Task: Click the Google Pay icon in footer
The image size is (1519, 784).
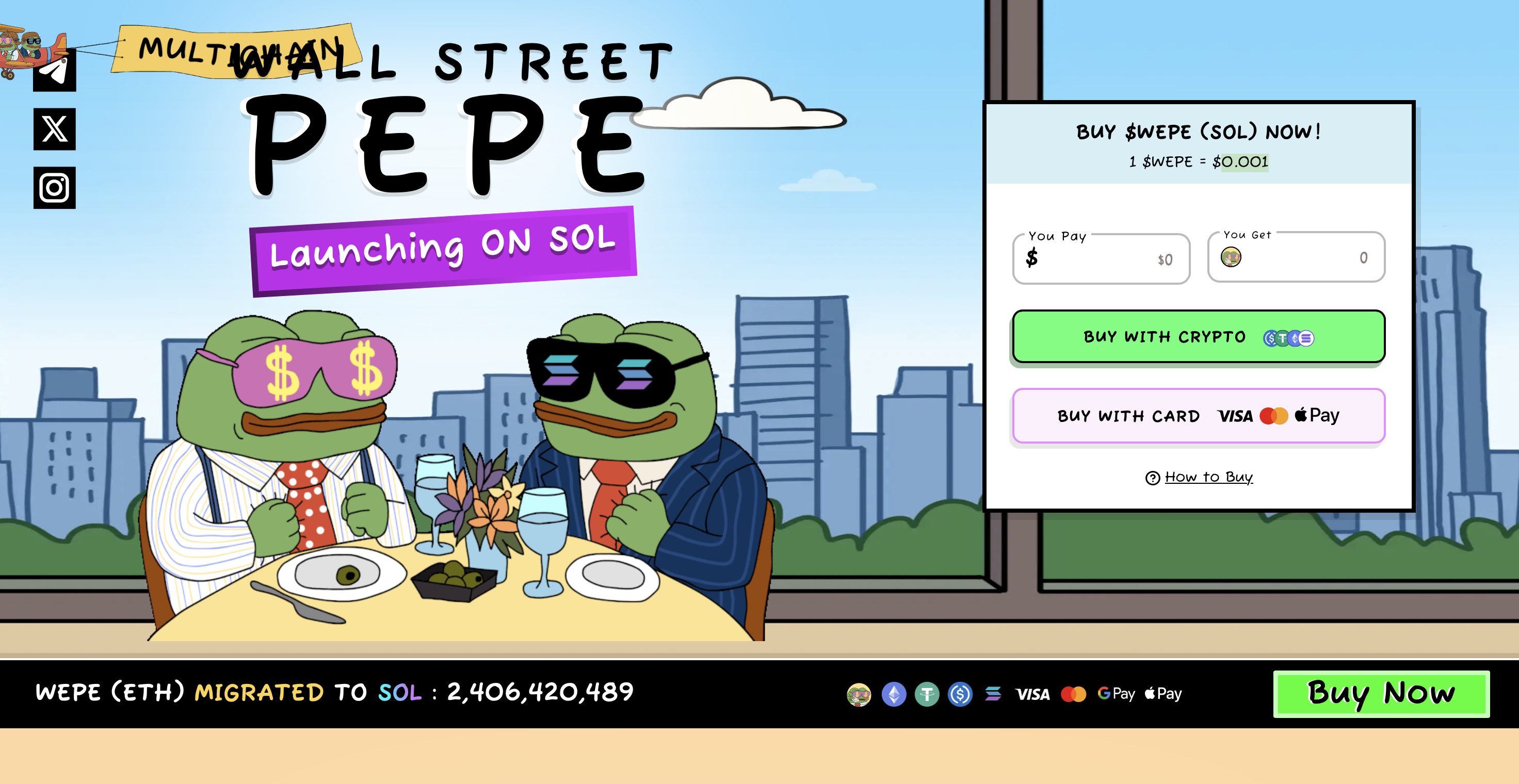Action: coord(1117,694)
